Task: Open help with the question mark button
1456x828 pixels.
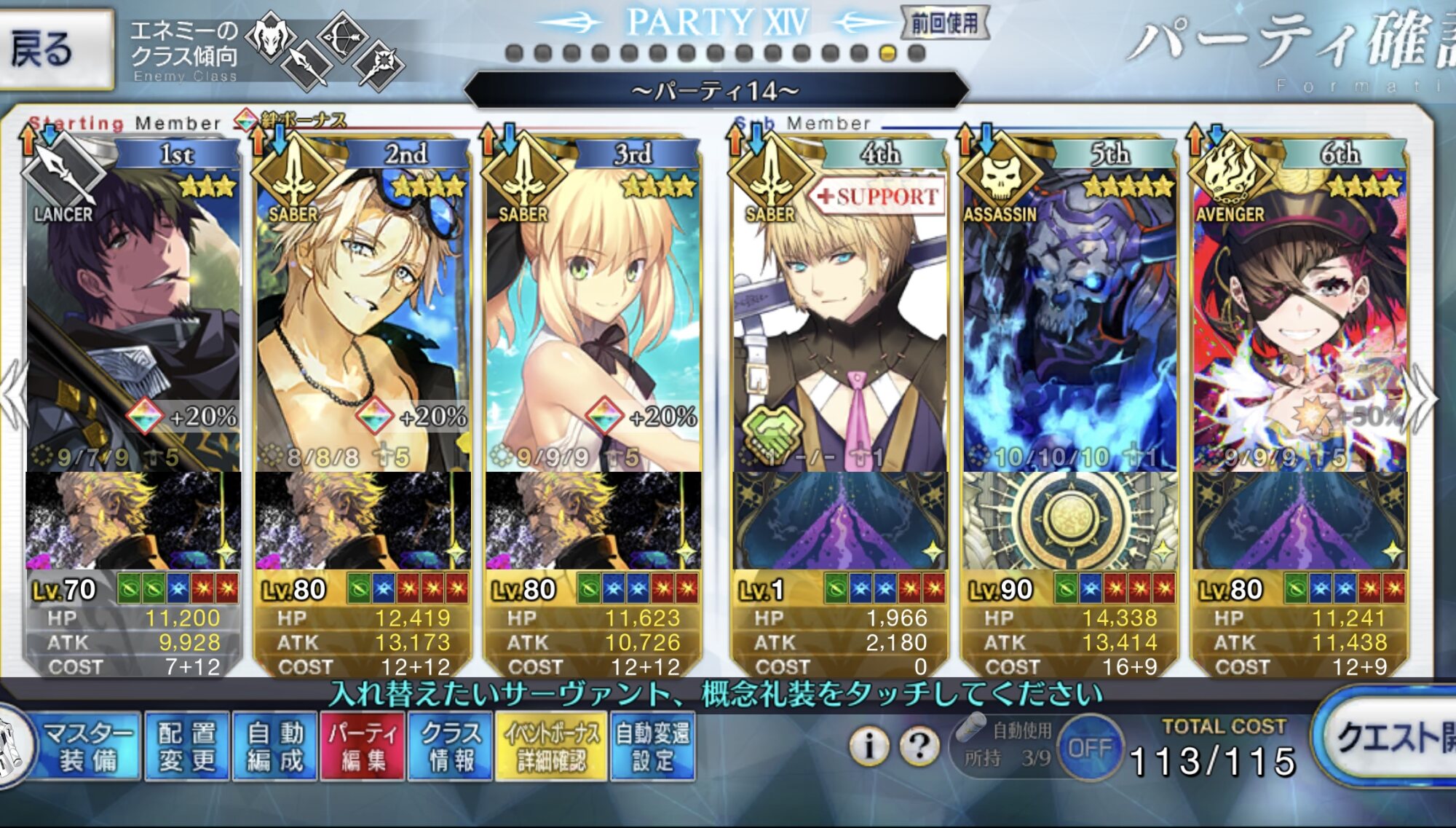Action: (x=919, y=746)
